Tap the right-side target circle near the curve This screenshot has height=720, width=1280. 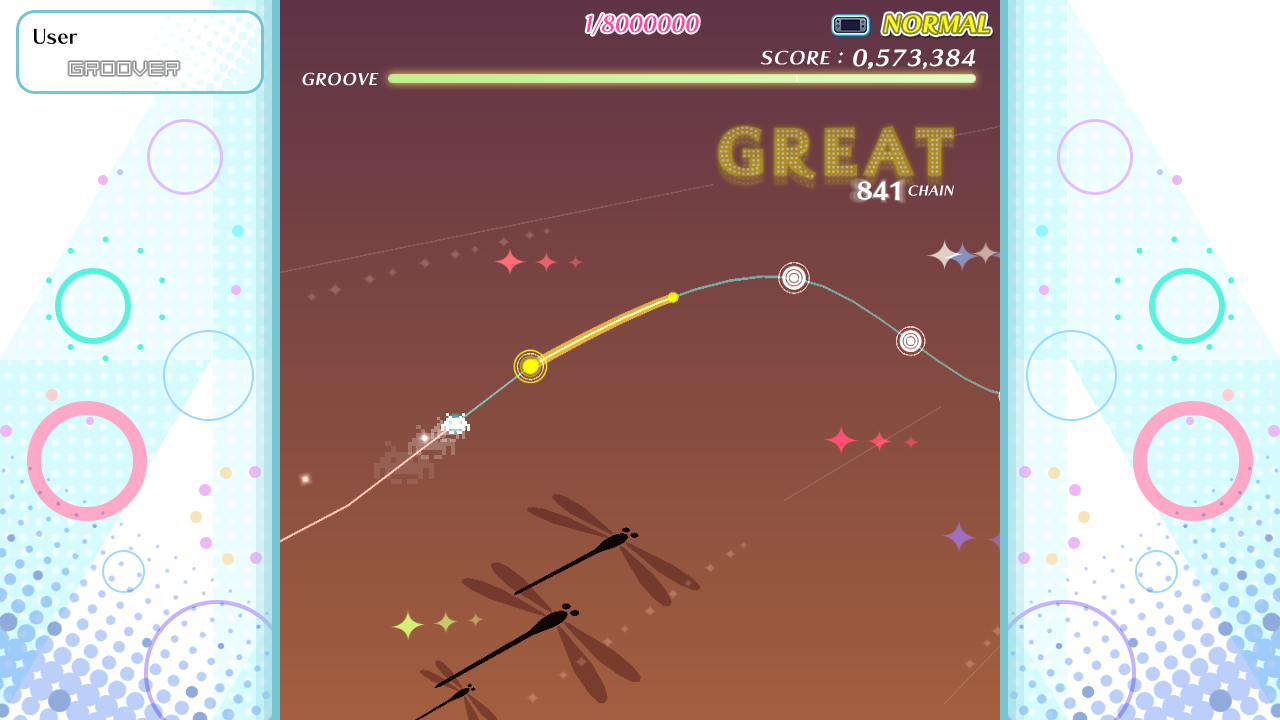[910, 340]
